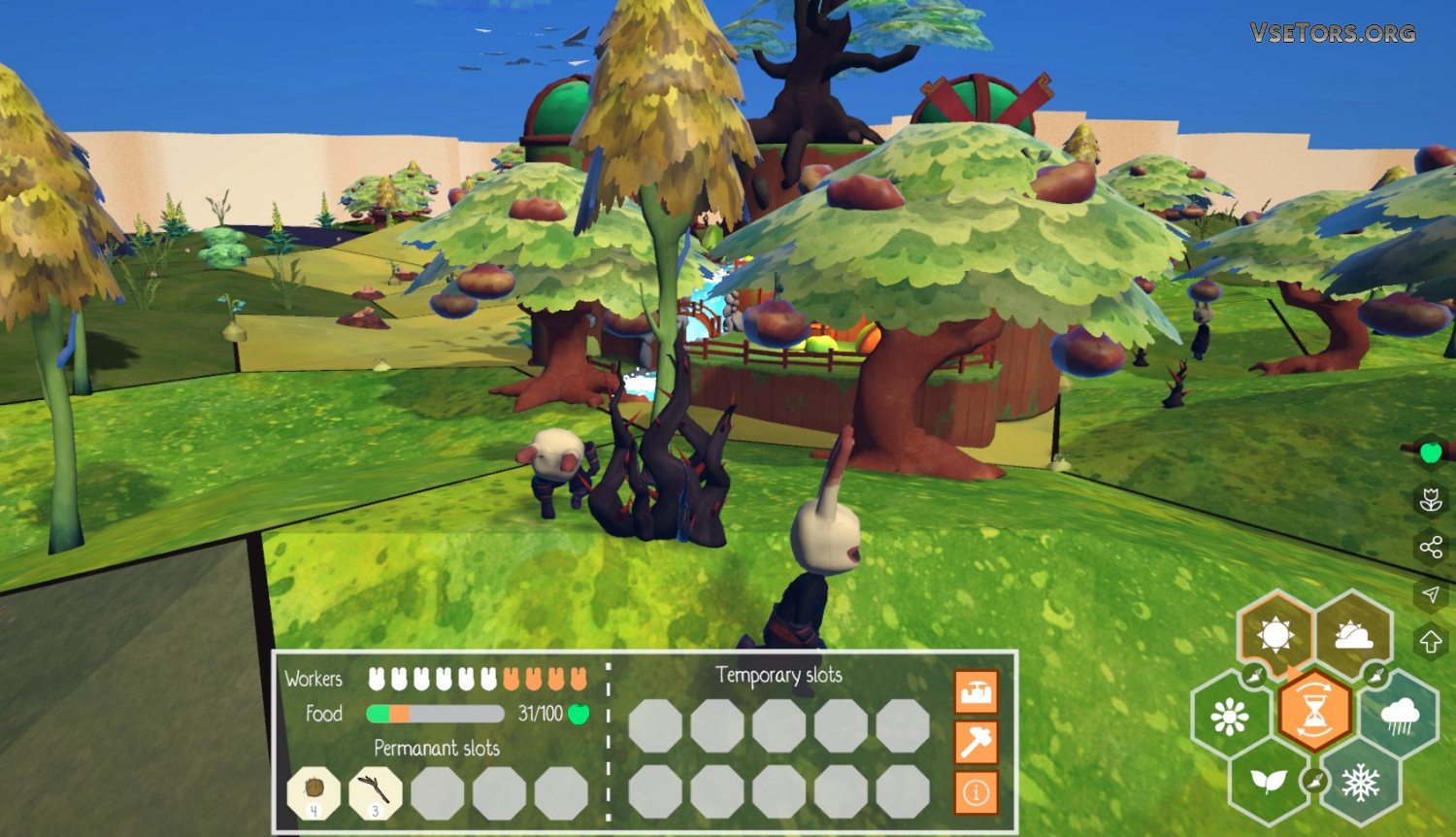Select the permanent slot holding four nuts
The width and height of the screenshot is (1456, 837).
click(314, 791)
